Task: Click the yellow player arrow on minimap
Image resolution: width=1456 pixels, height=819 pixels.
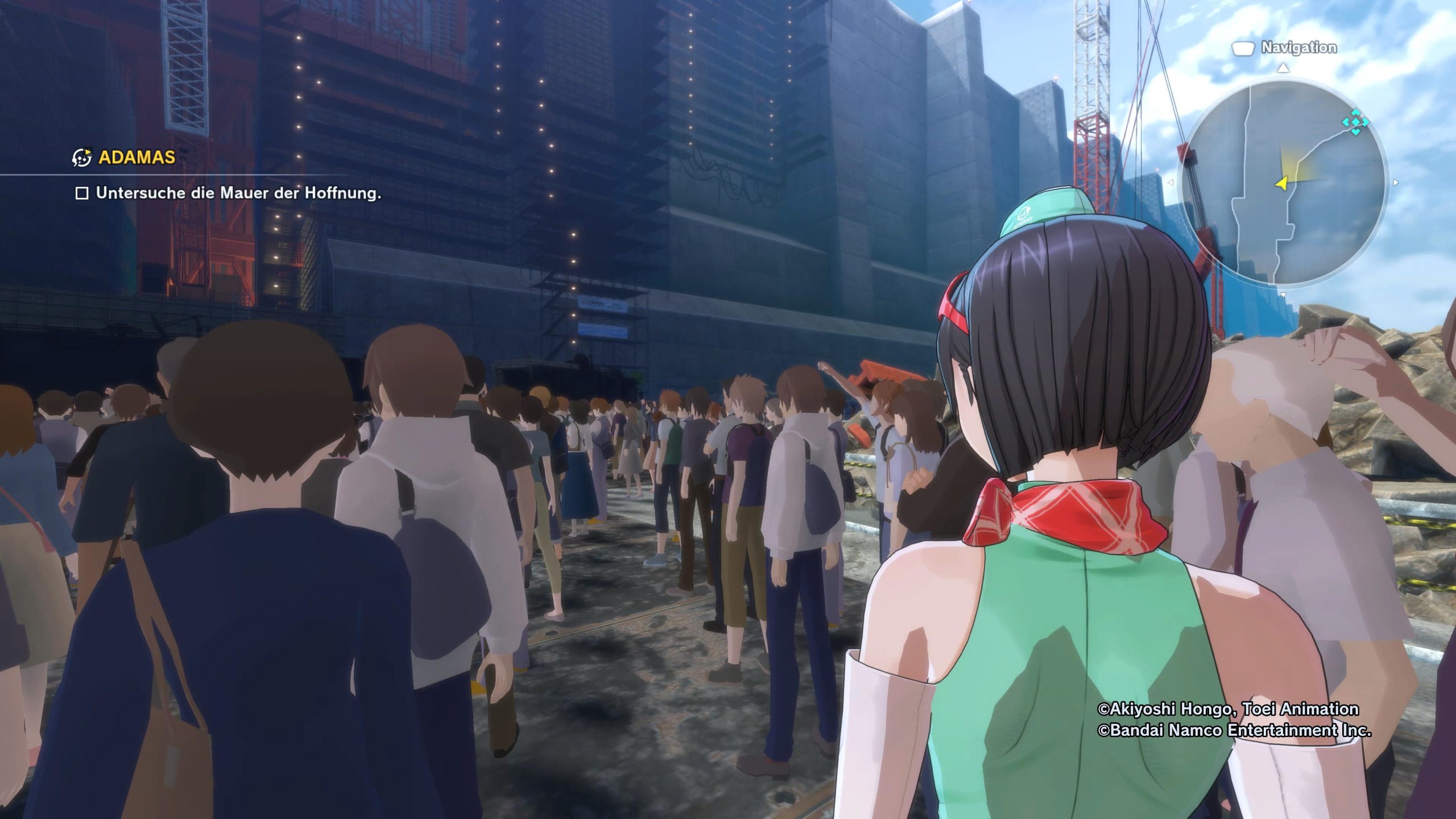Action: point(1281,183)
